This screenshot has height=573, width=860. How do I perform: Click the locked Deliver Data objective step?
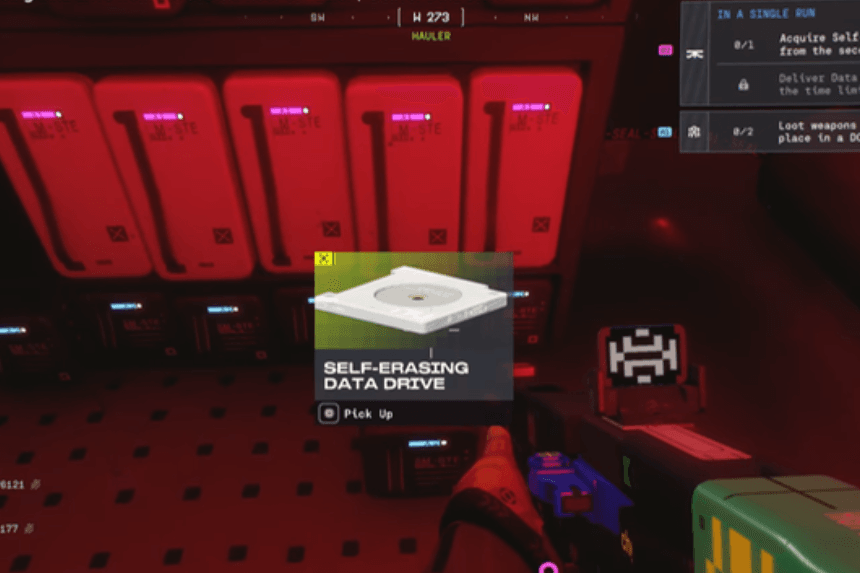[x=790, y=84]
